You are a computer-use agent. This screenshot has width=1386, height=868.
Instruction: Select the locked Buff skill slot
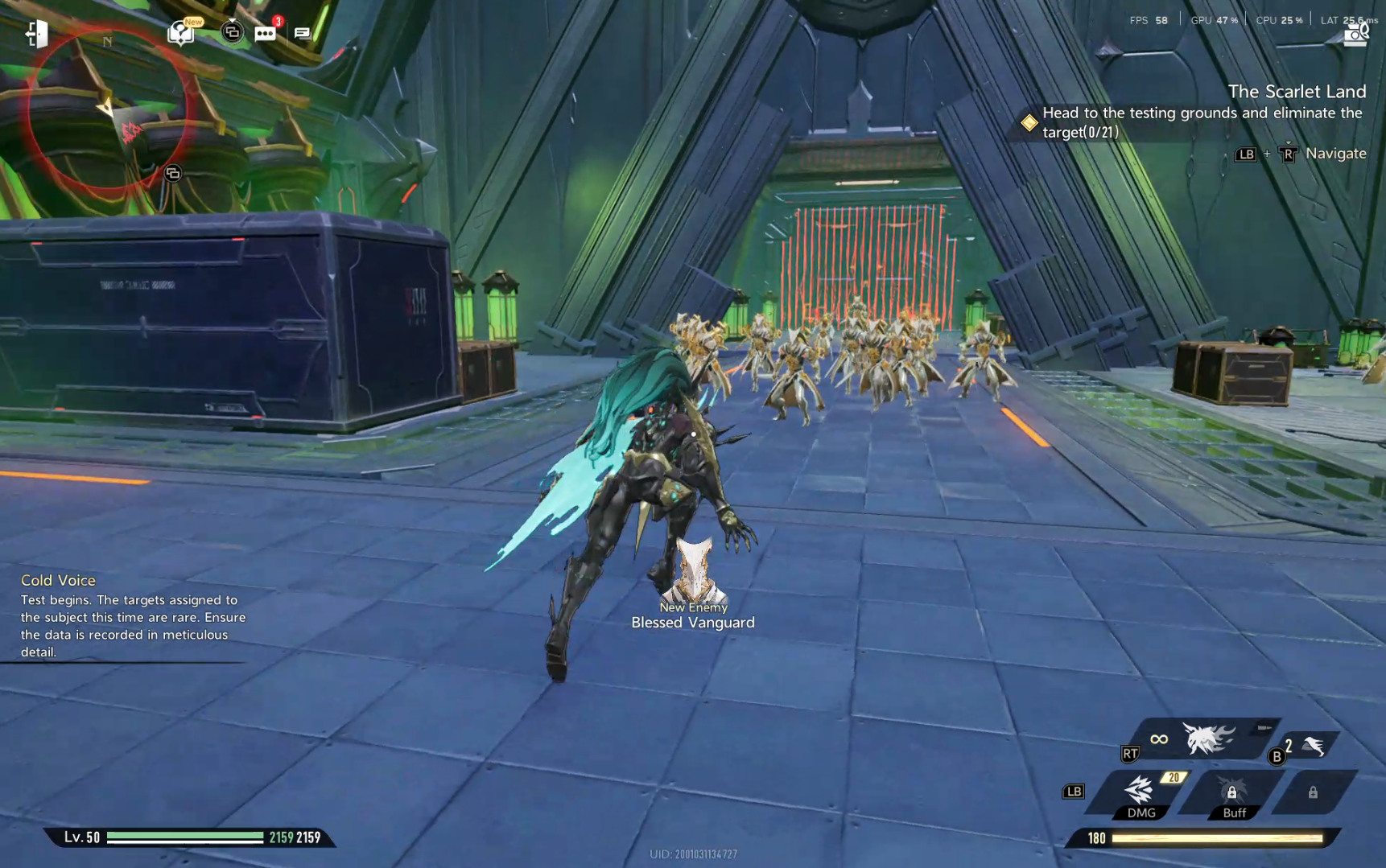tap(1232, 793)
